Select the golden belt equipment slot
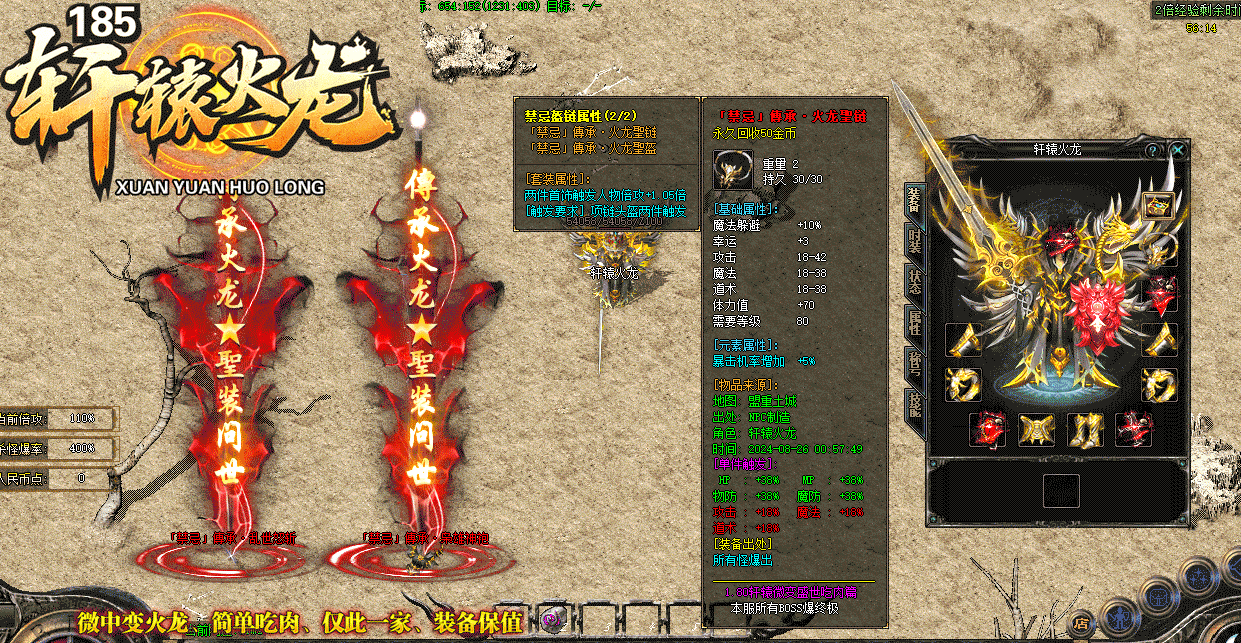 click(1036, 429)
